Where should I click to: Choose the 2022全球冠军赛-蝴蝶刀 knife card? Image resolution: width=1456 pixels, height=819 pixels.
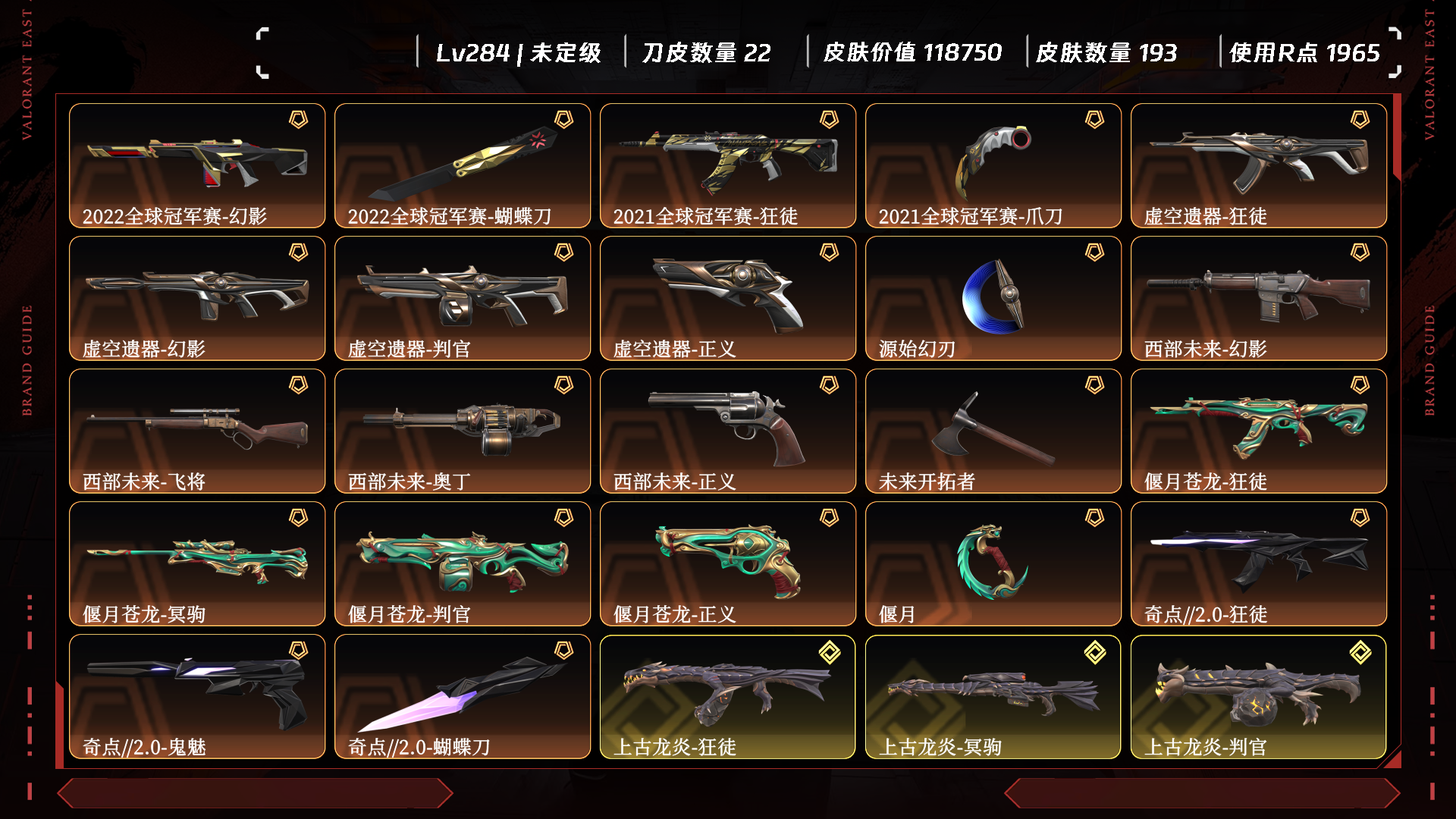[x=463, y=165]
